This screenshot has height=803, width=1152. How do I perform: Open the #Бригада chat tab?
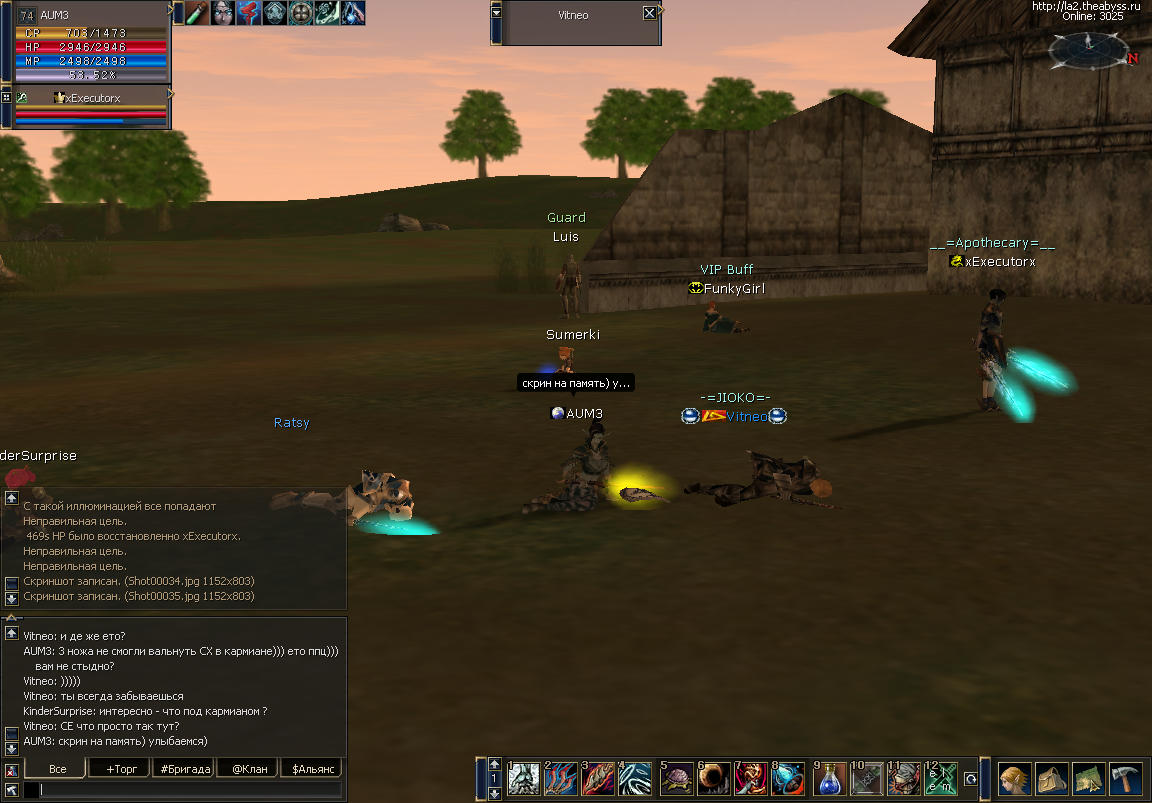click(184, 769)
